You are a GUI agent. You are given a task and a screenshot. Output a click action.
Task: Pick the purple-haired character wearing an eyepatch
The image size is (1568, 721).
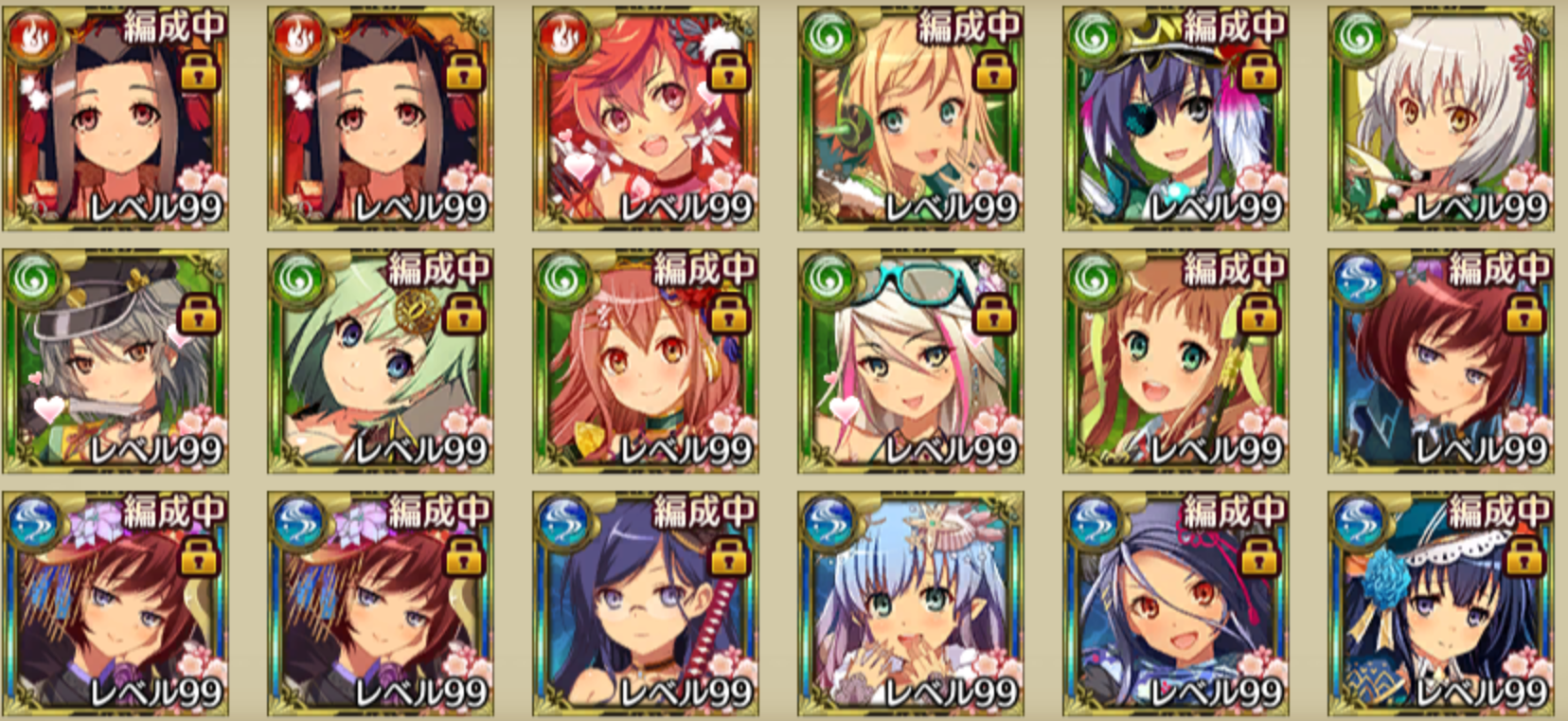(x=1175, y=119)
